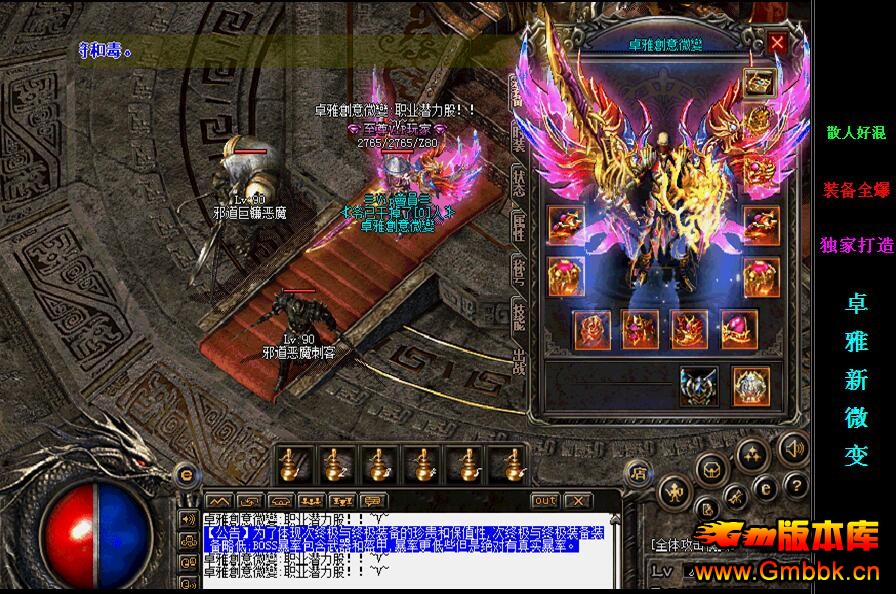Toggle the sound speaker button
This screenshot has height=594, width=896.
(793, 449)
